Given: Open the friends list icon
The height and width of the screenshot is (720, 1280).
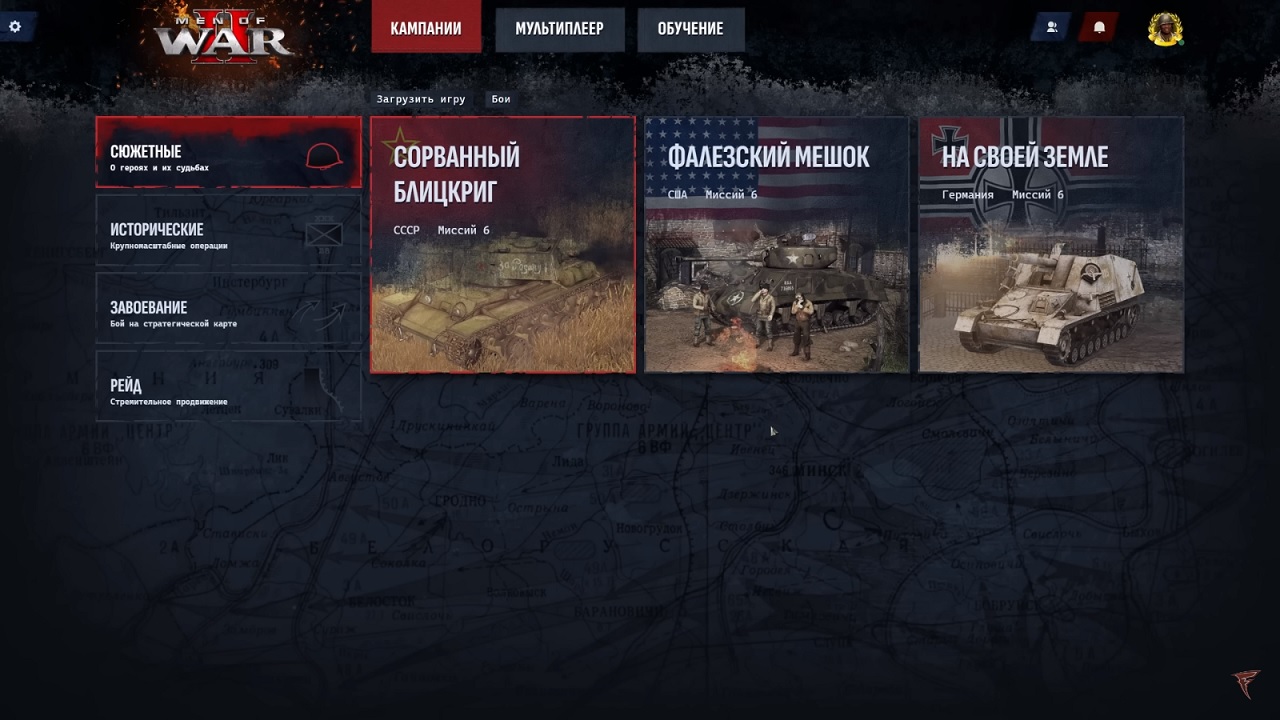Looking at the screenshot, I should pos(1051,28).
